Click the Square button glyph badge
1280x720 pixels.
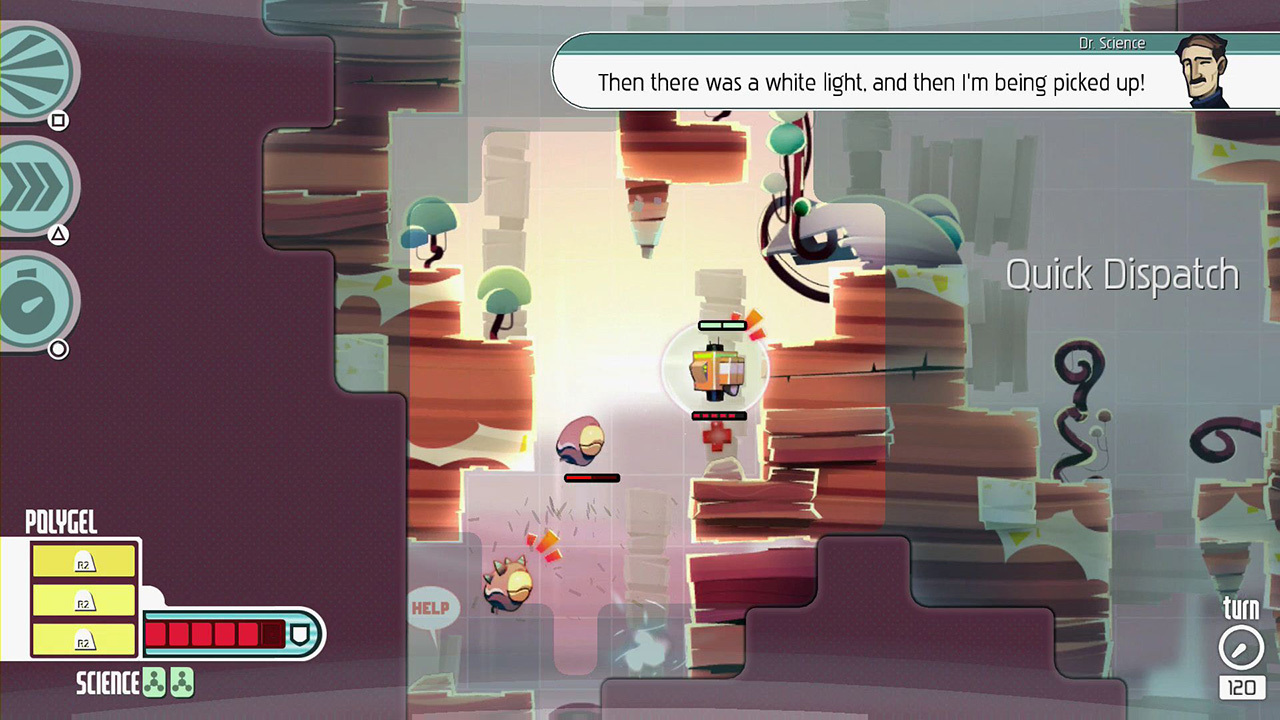coord(57,120)
